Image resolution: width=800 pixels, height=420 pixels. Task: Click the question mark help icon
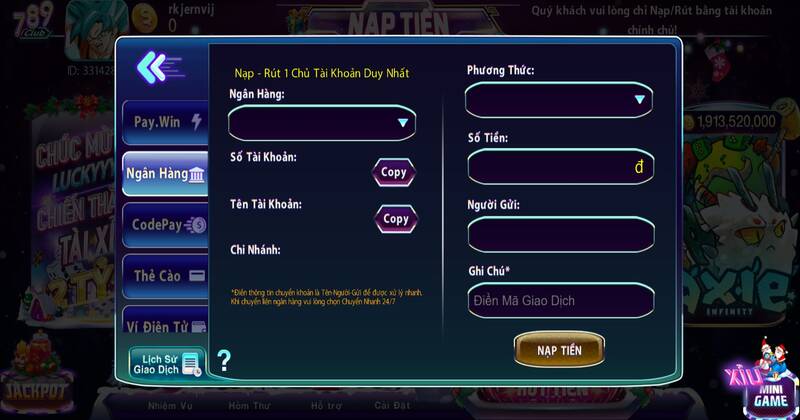[224, 361]
